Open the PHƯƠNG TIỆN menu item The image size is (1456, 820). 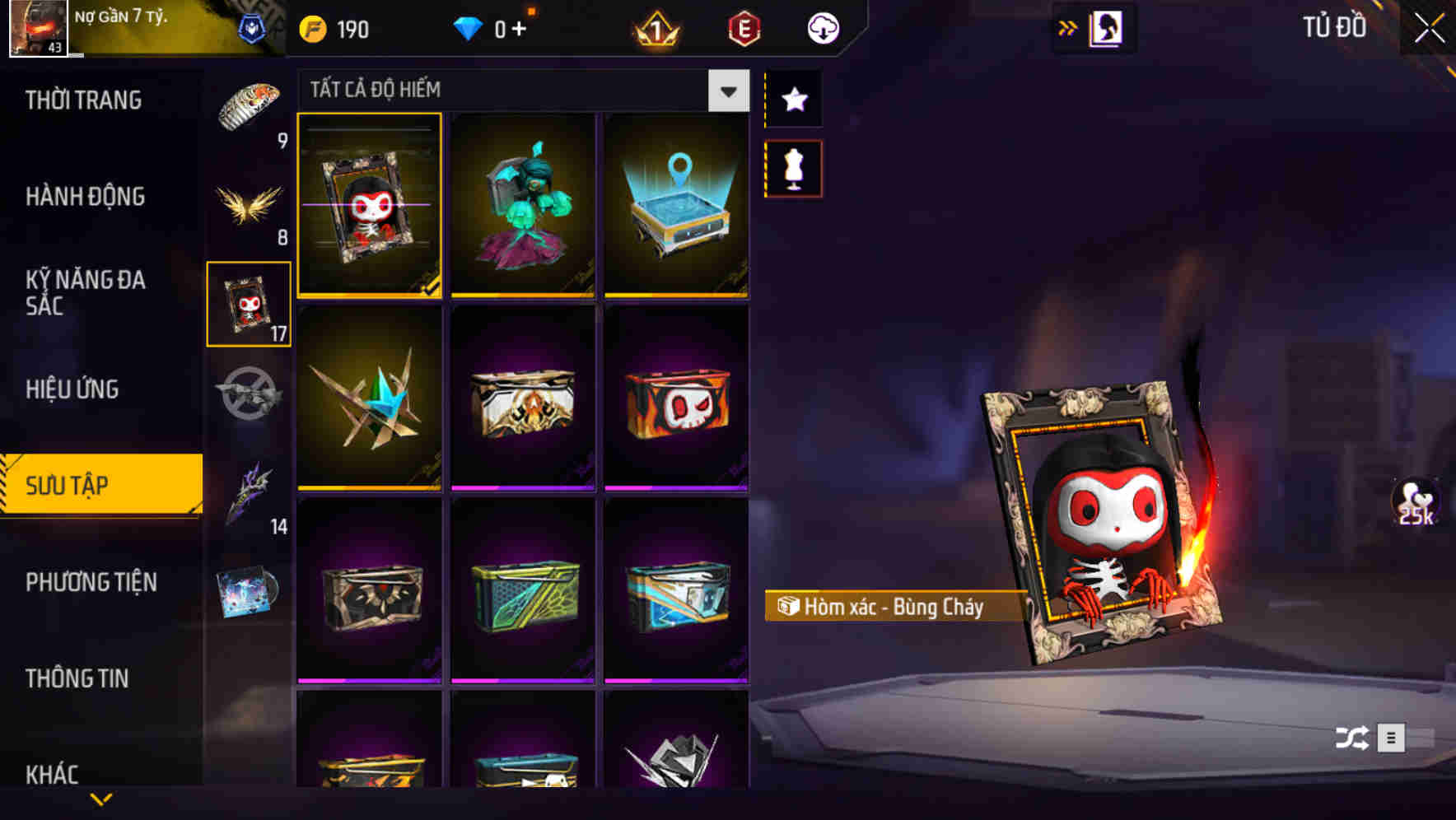[x=91, y=583]
